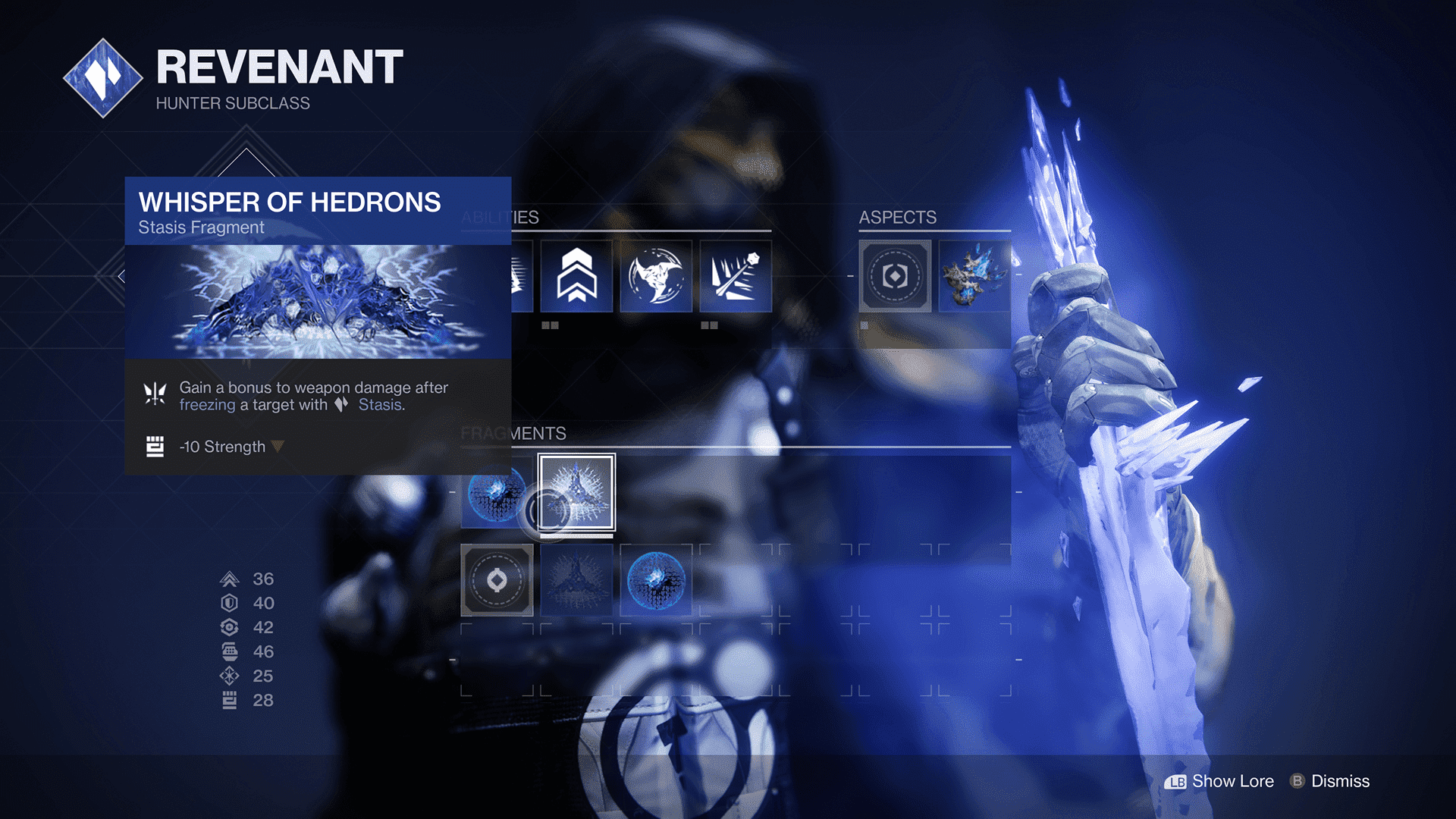The height and width of the screenshot is (819, 1456).
Task: Select the dimmed fragment below Whisper of Hedrons
Action: point(575,580)
